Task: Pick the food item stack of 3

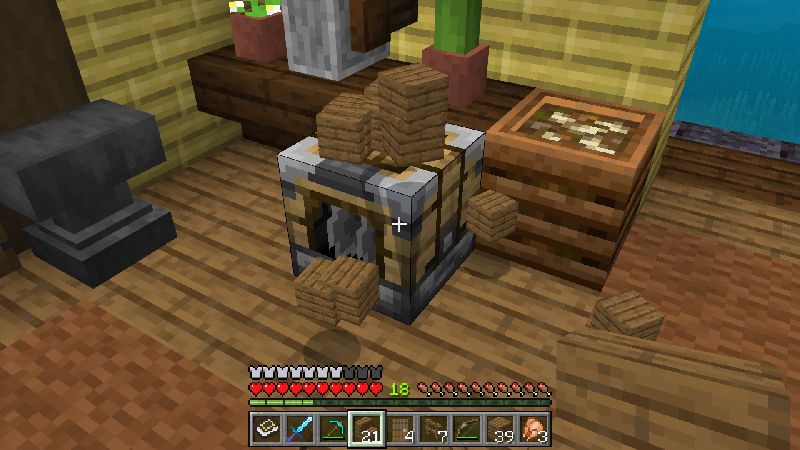Action: pyautogui.click(x=535, y=429)
